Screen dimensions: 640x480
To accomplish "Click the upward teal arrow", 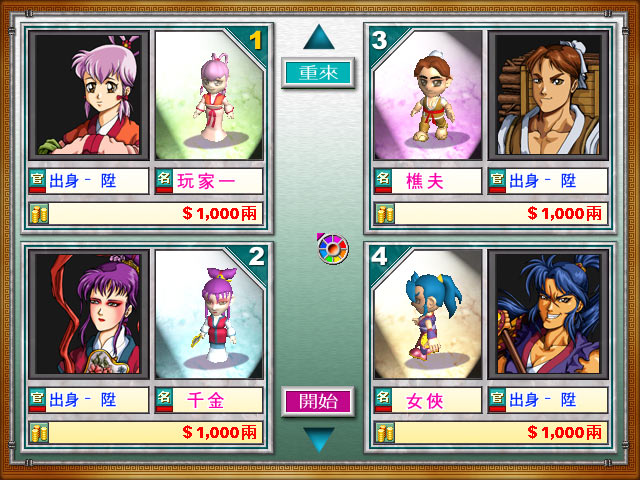I will (318, 38).
